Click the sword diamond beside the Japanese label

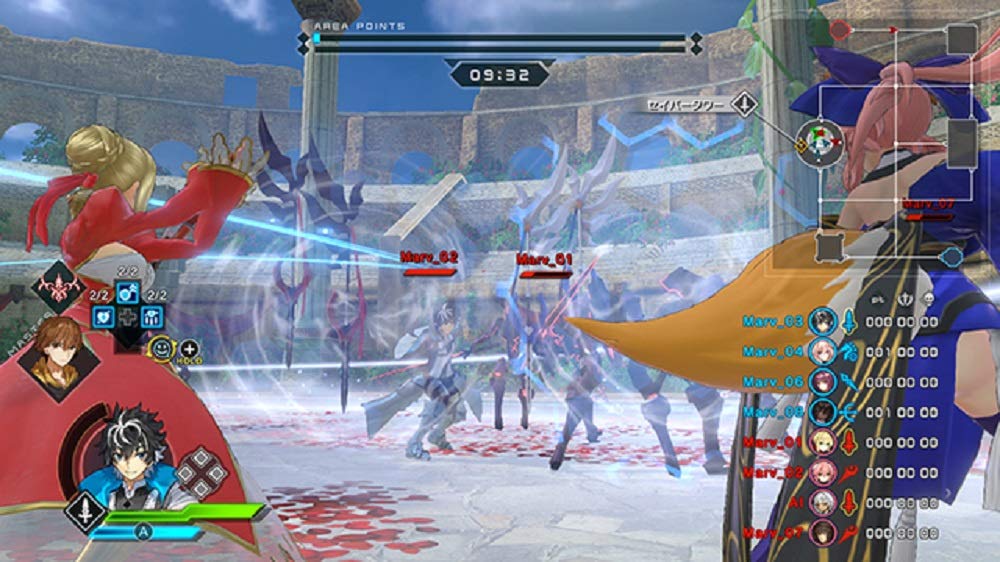coord(743,104)
